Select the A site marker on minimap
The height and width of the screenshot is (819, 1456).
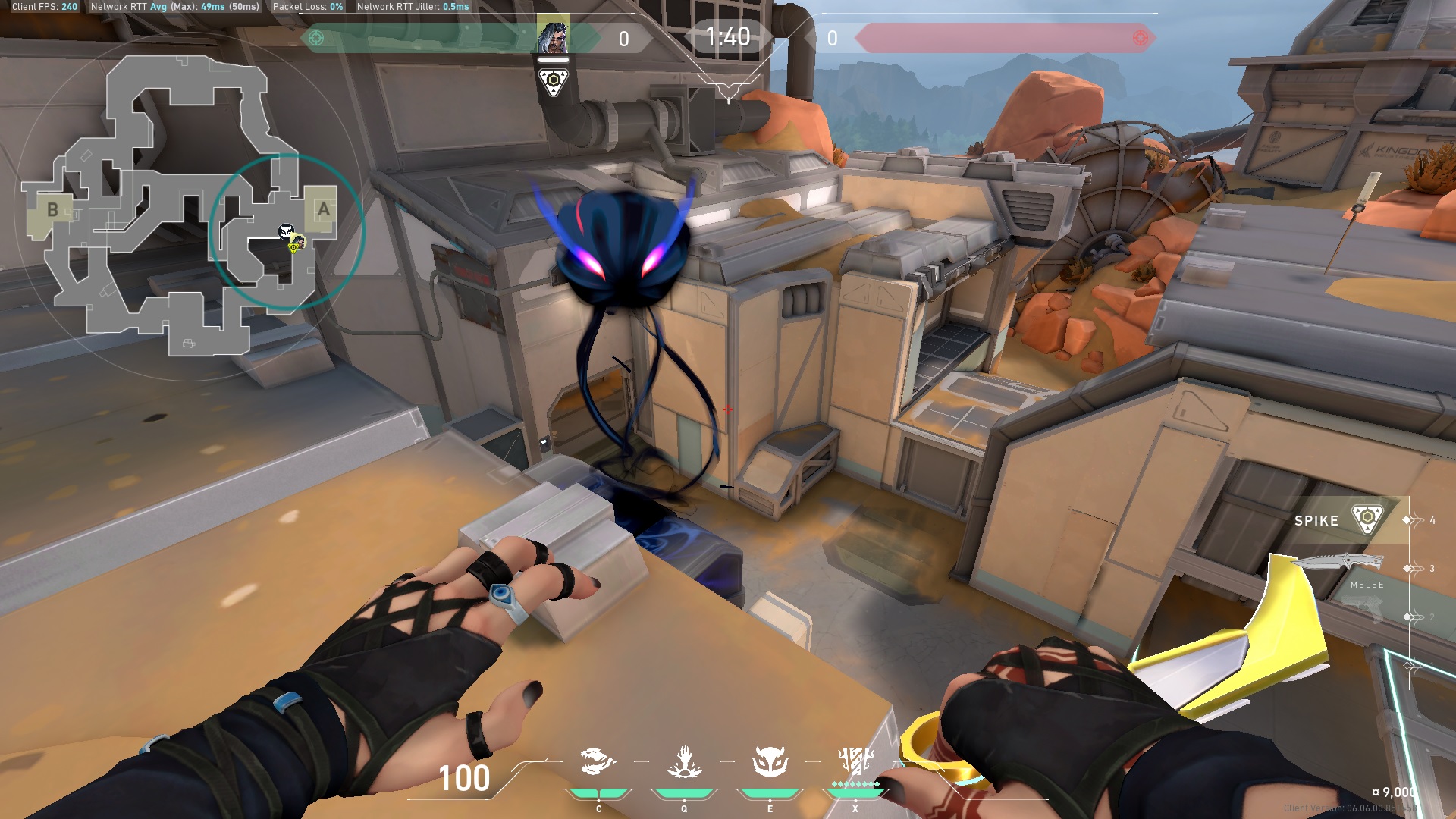click(323, 209)
